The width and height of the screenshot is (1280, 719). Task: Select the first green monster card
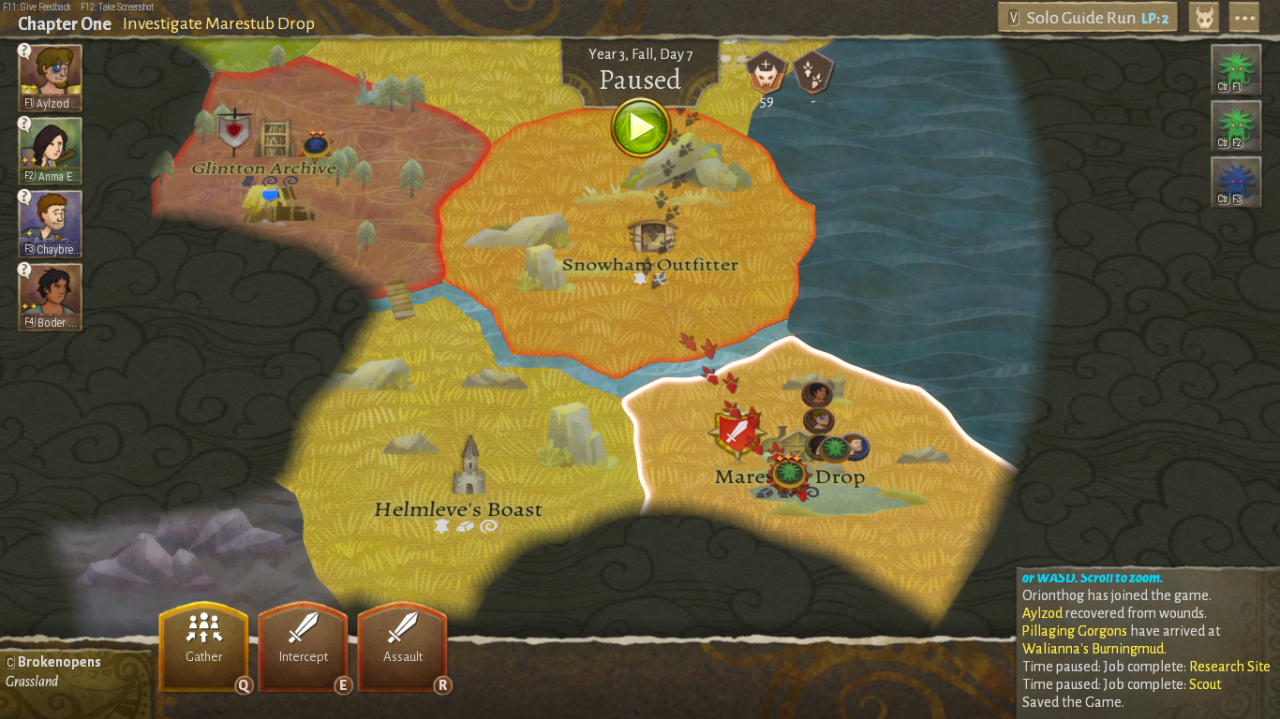pyautogui.click(x=1235, y=70)
